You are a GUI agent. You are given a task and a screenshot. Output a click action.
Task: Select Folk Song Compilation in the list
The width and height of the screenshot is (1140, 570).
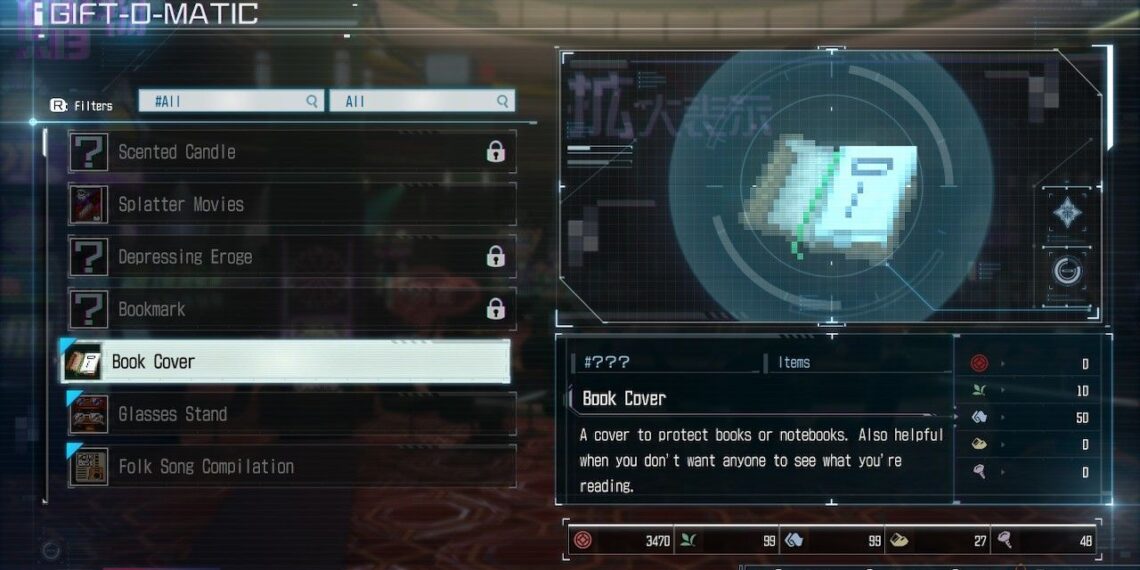tap(290, 467)
